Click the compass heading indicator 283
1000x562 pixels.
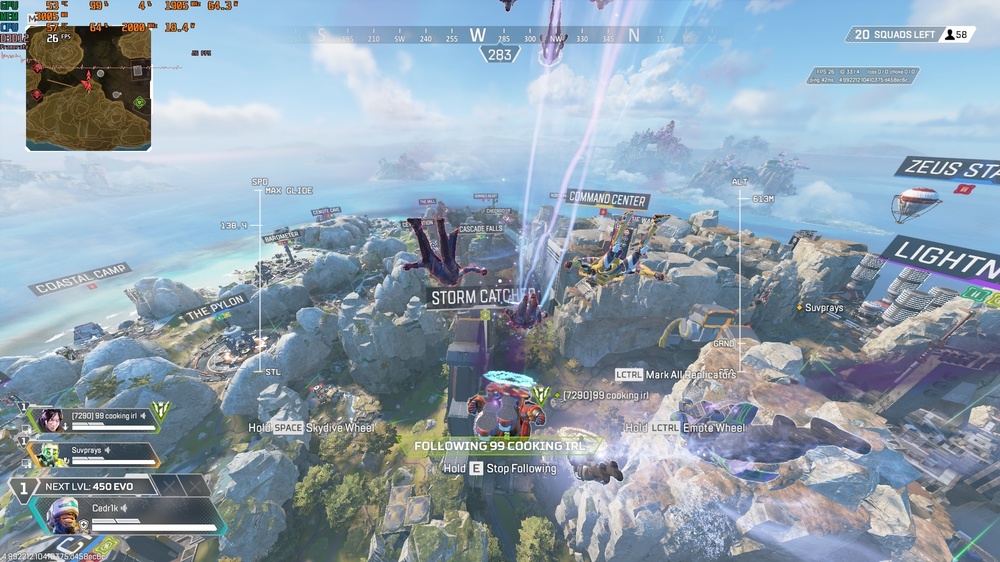499,55
